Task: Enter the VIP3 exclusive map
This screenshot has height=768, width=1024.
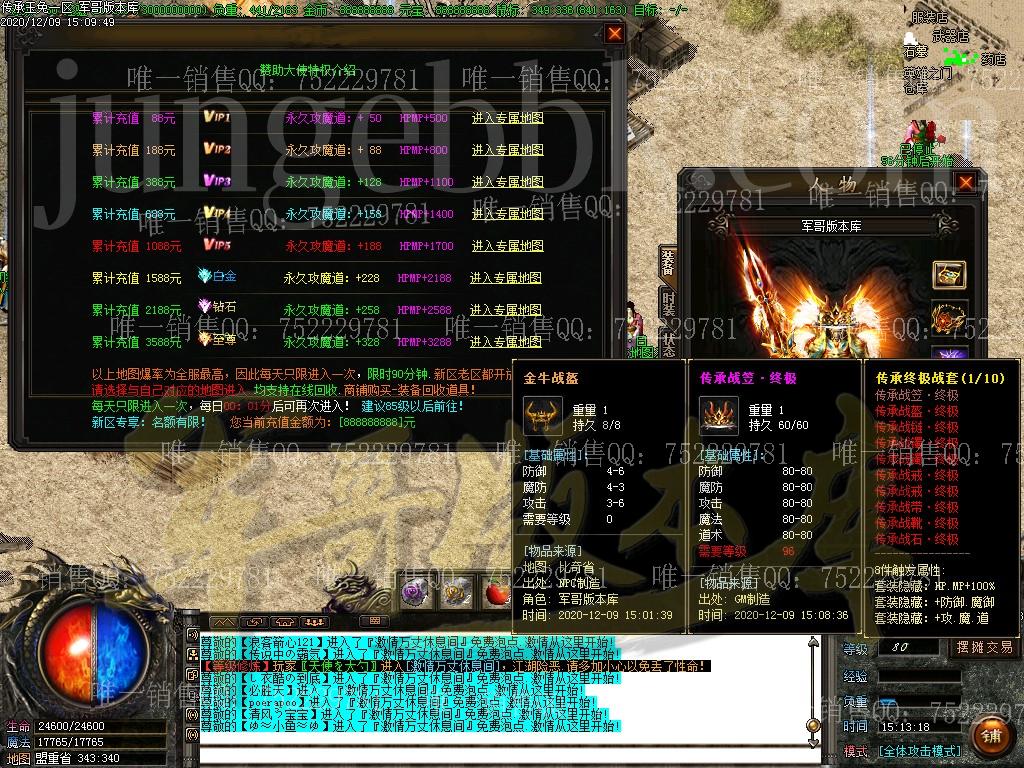Action: 507,182
